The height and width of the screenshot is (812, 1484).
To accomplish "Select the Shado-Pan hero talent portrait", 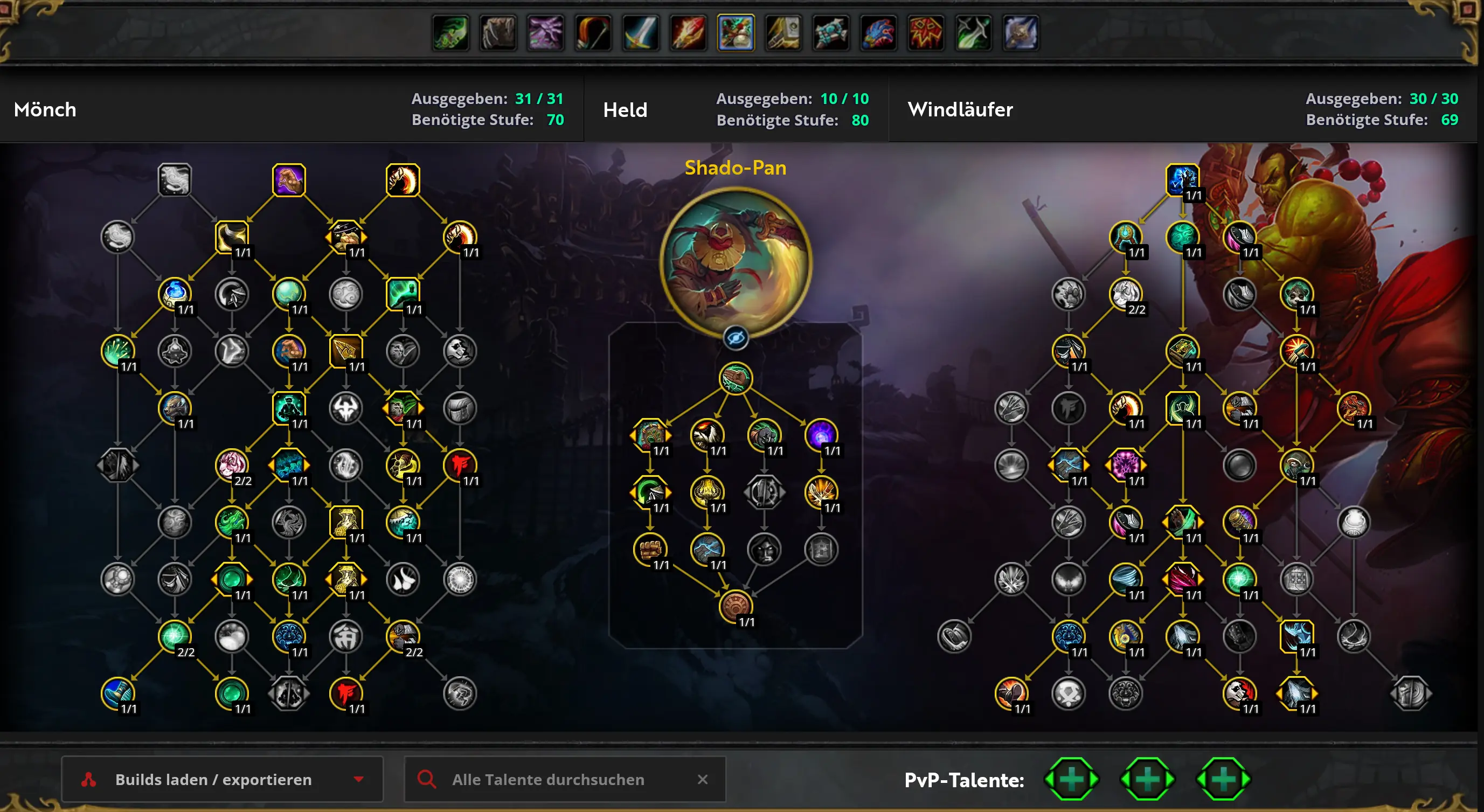I will click(735, 262).
